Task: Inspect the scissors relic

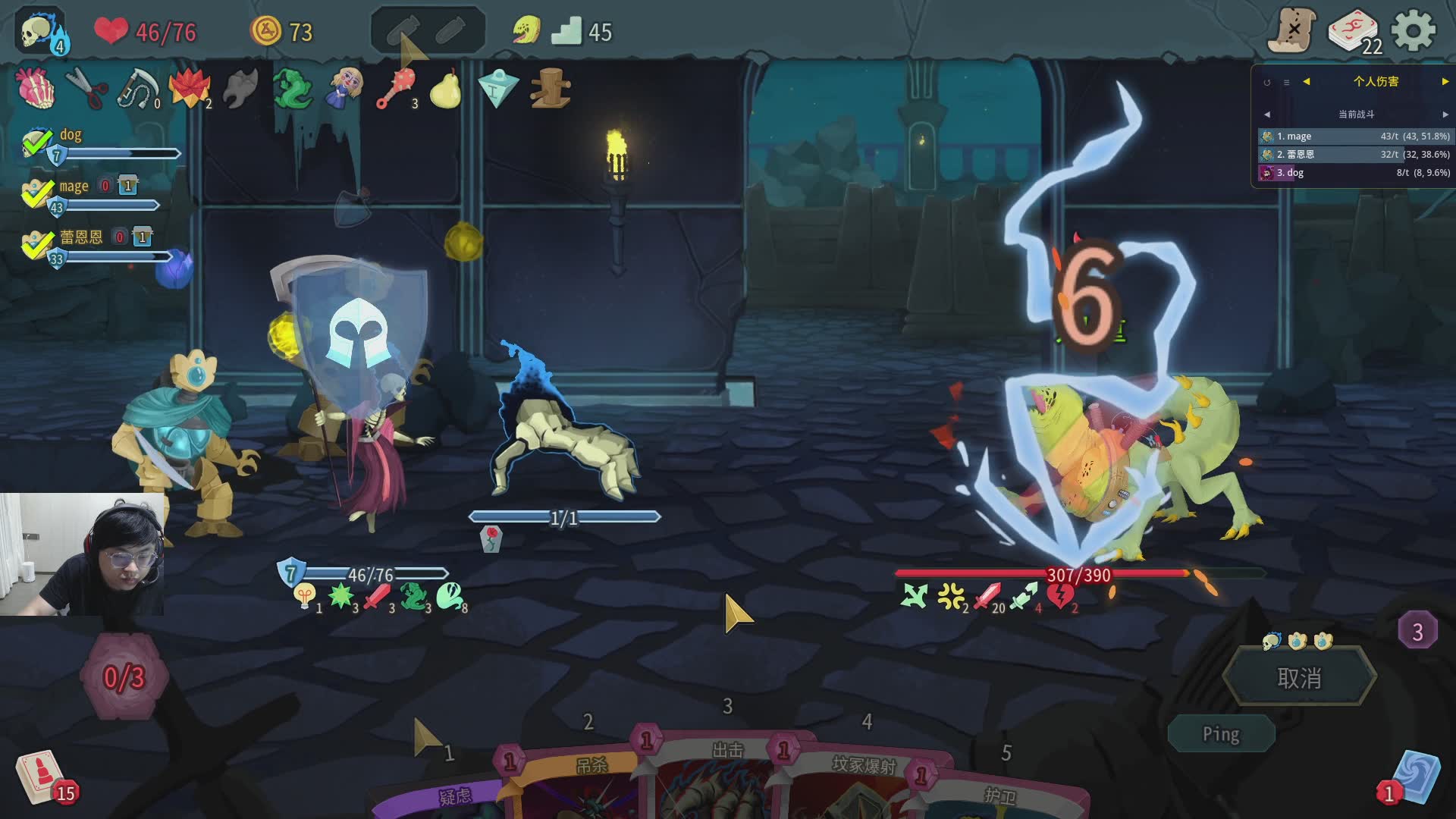Action: tap(86, 89)
